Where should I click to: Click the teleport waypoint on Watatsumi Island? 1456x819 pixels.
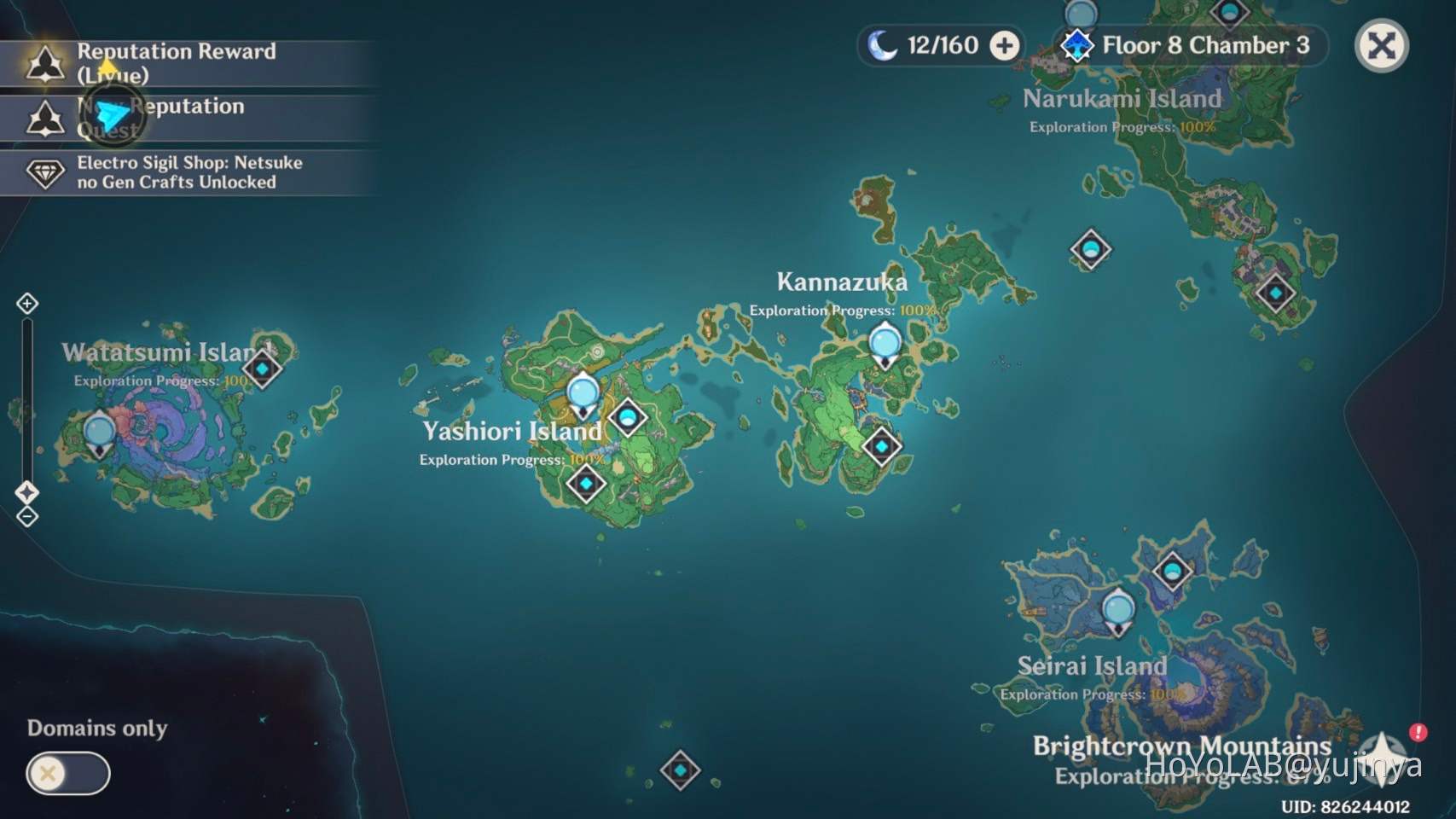tap(98, 431)
